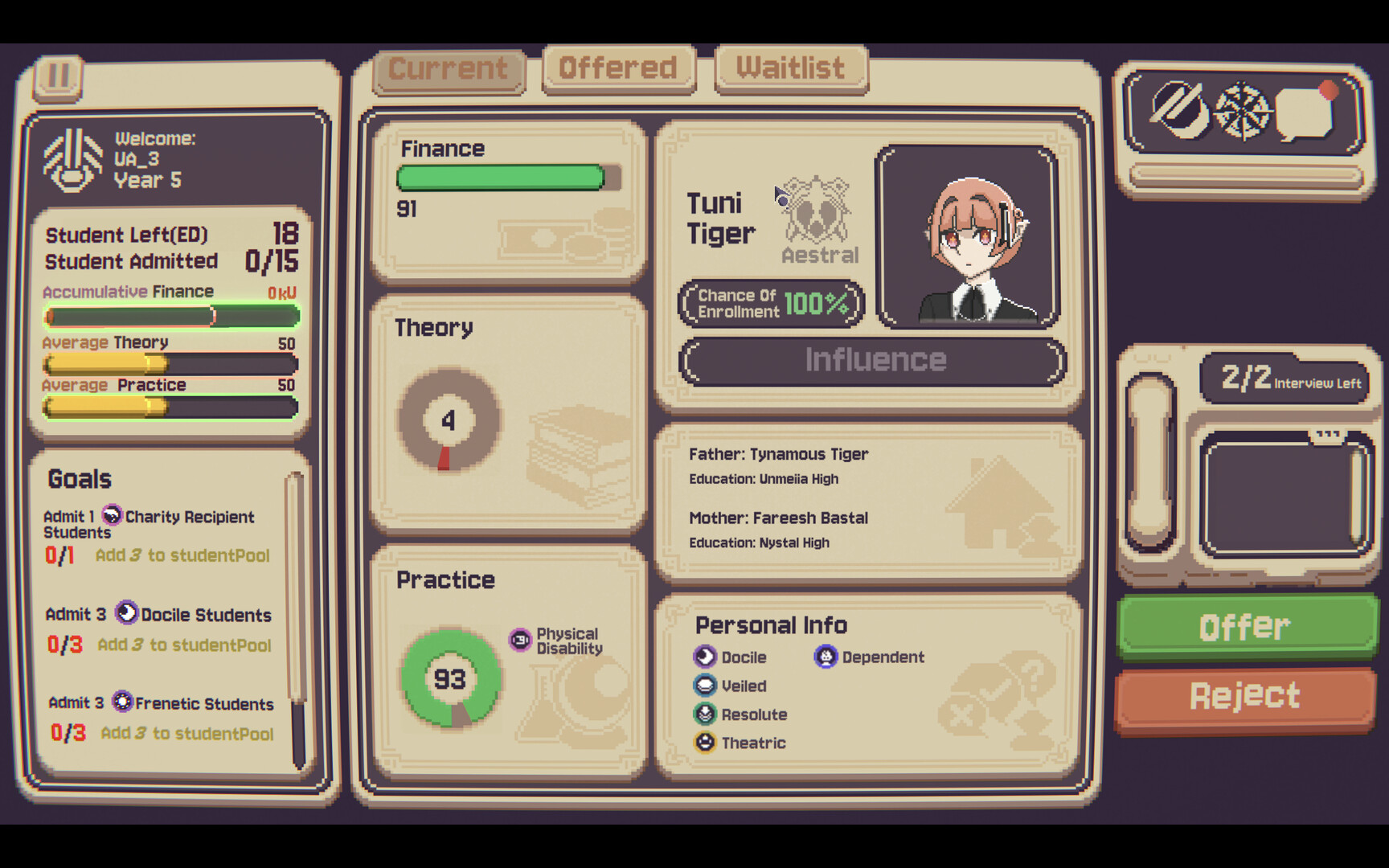Click the Physical Disability icon beside Practice
Screen dimensions: 1389x868
518,637
